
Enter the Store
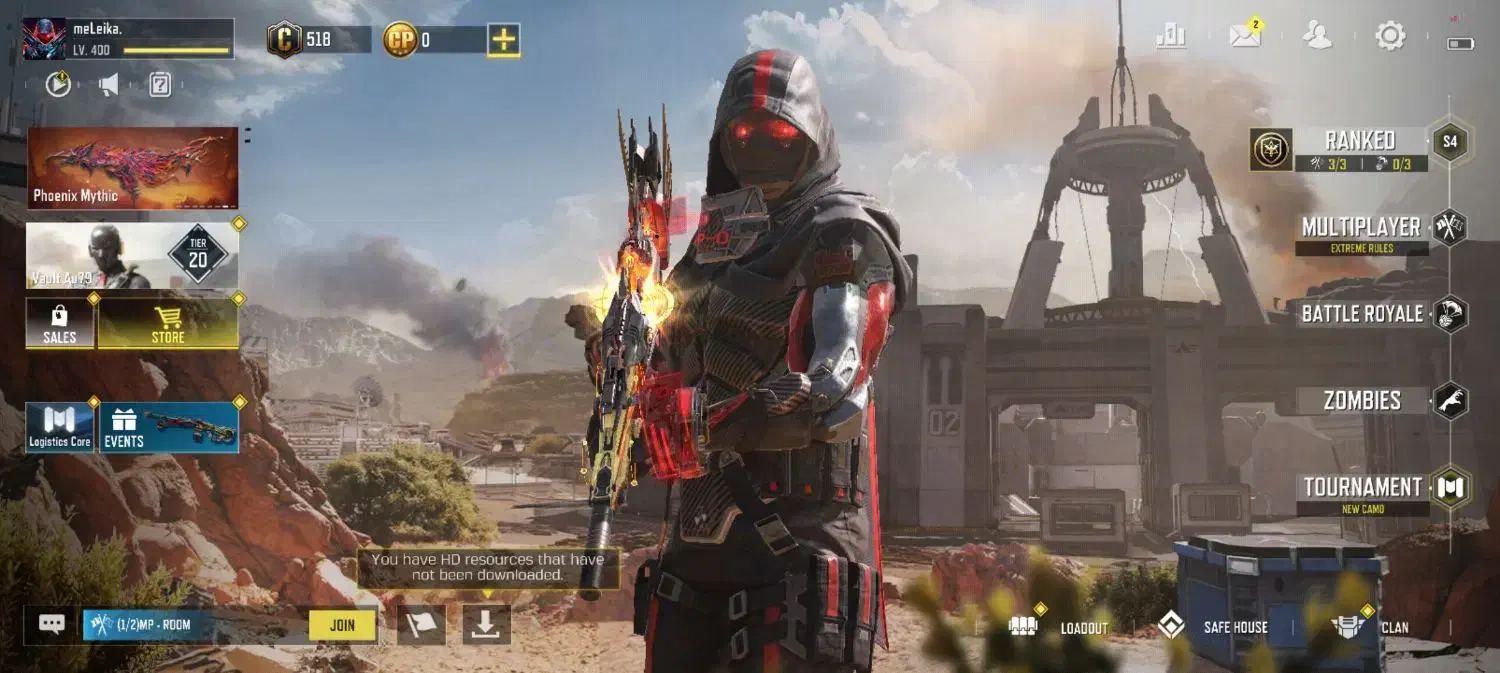pyautogui.click(x=168, y=324)
